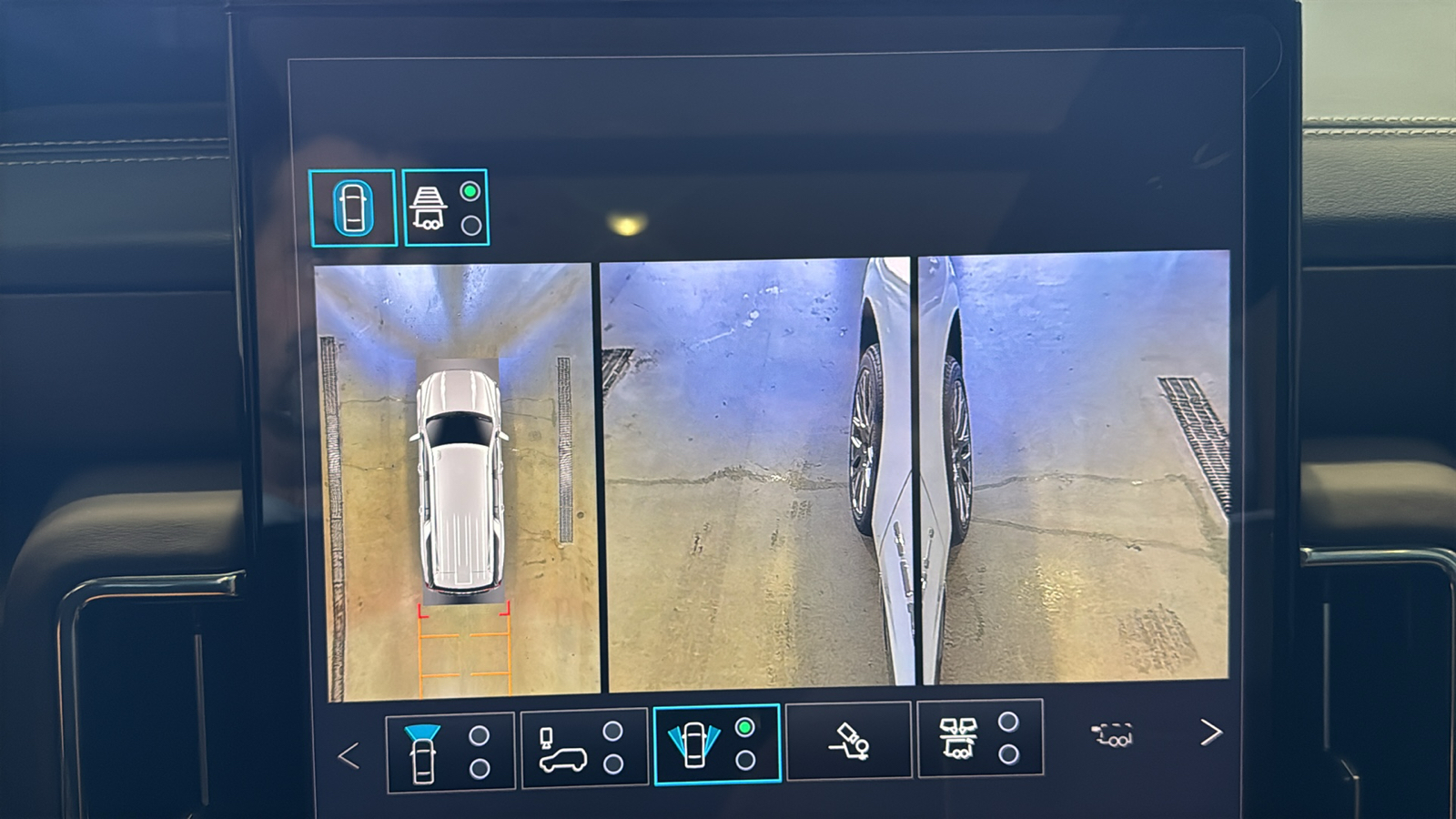
Task: Select the highlighted front side wheels view
Action: pos(716,743)
